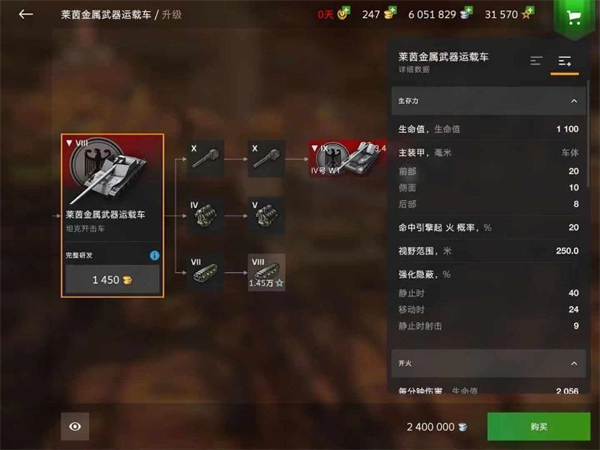Open the green shopping cart store
The width and height of the screenshot is (600, 450).
tap(573, 17)
